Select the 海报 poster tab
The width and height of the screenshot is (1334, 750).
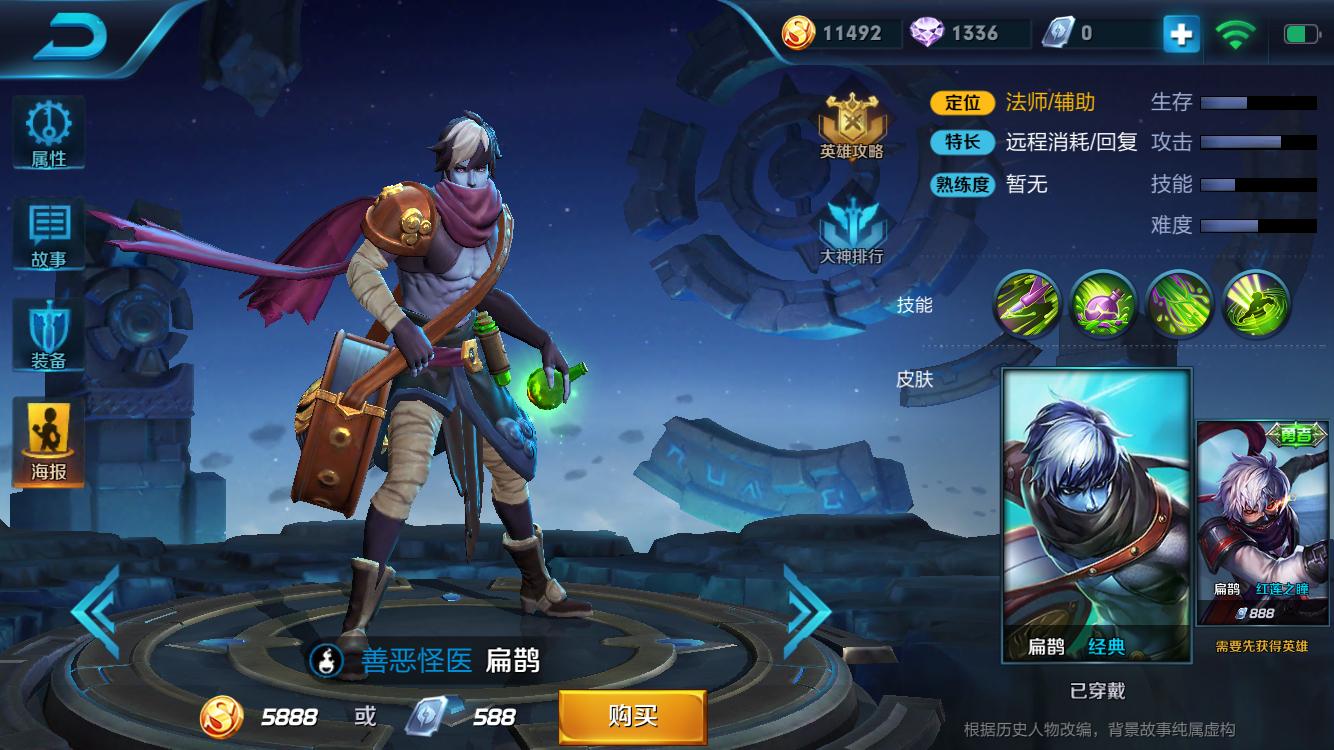48,441
